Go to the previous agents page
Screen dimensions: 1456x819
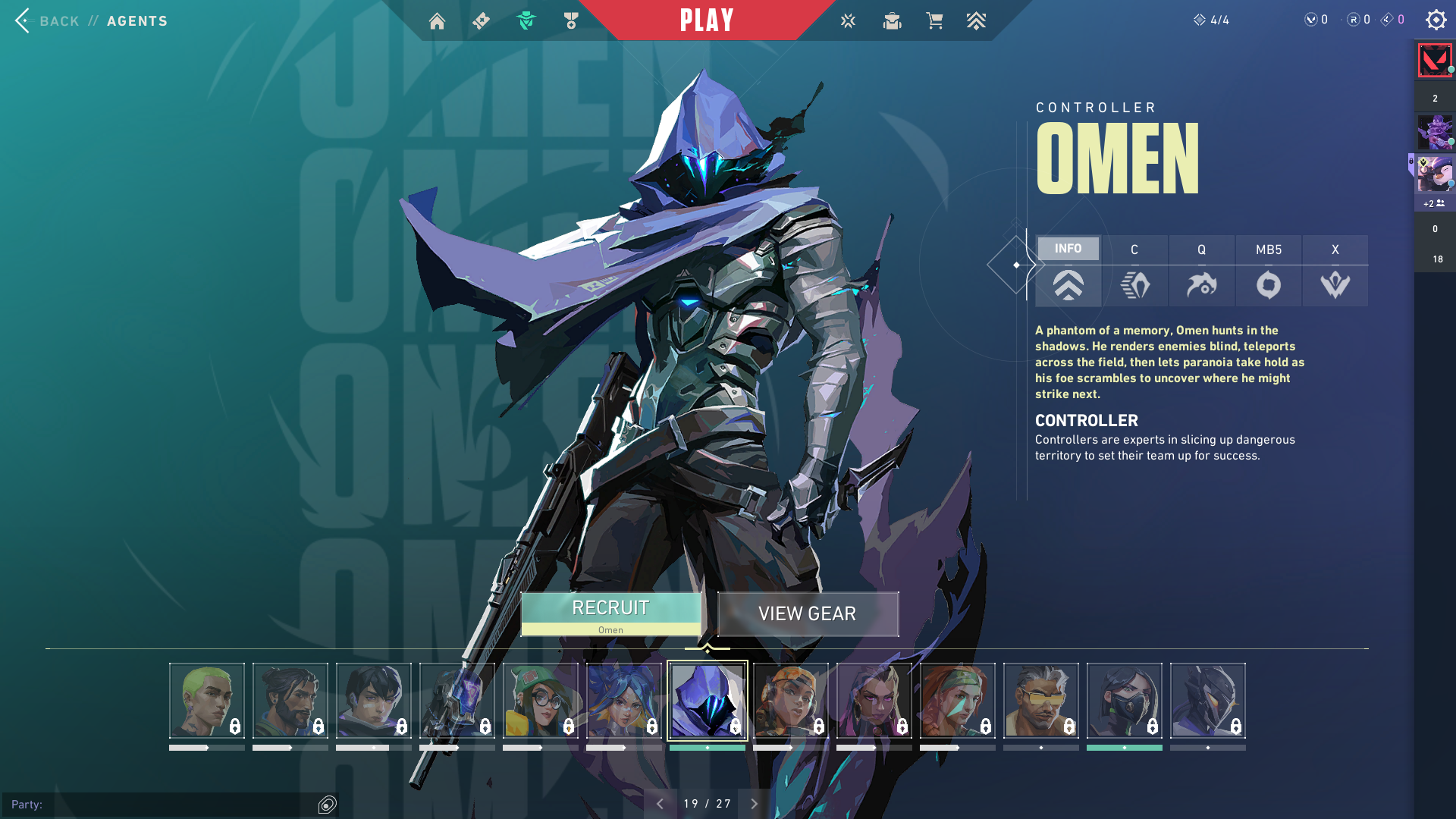pos(660,804)
